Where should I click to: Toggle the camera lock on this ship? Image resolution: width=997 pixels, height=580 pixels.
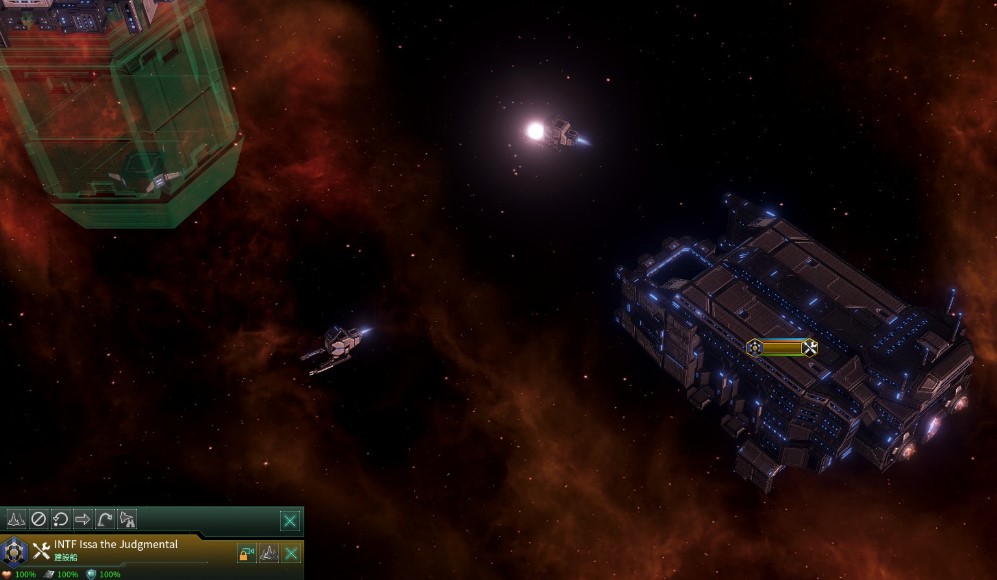(x=246, y=552)
